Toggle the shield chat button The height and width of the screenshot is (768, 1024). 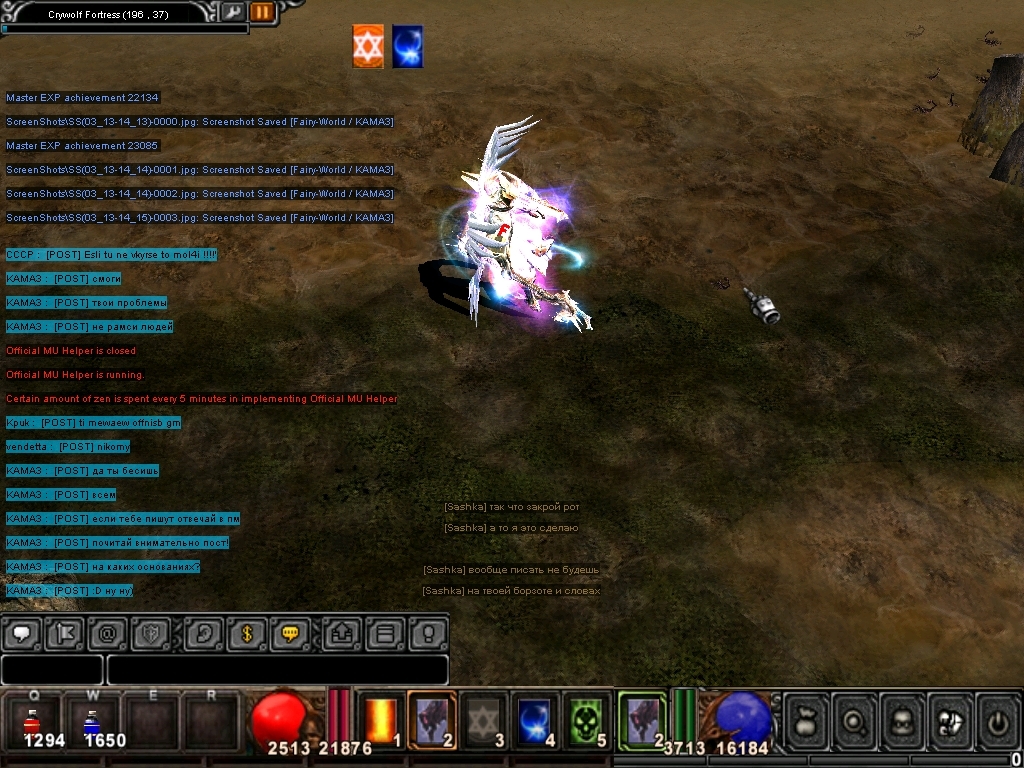(150, 633)
